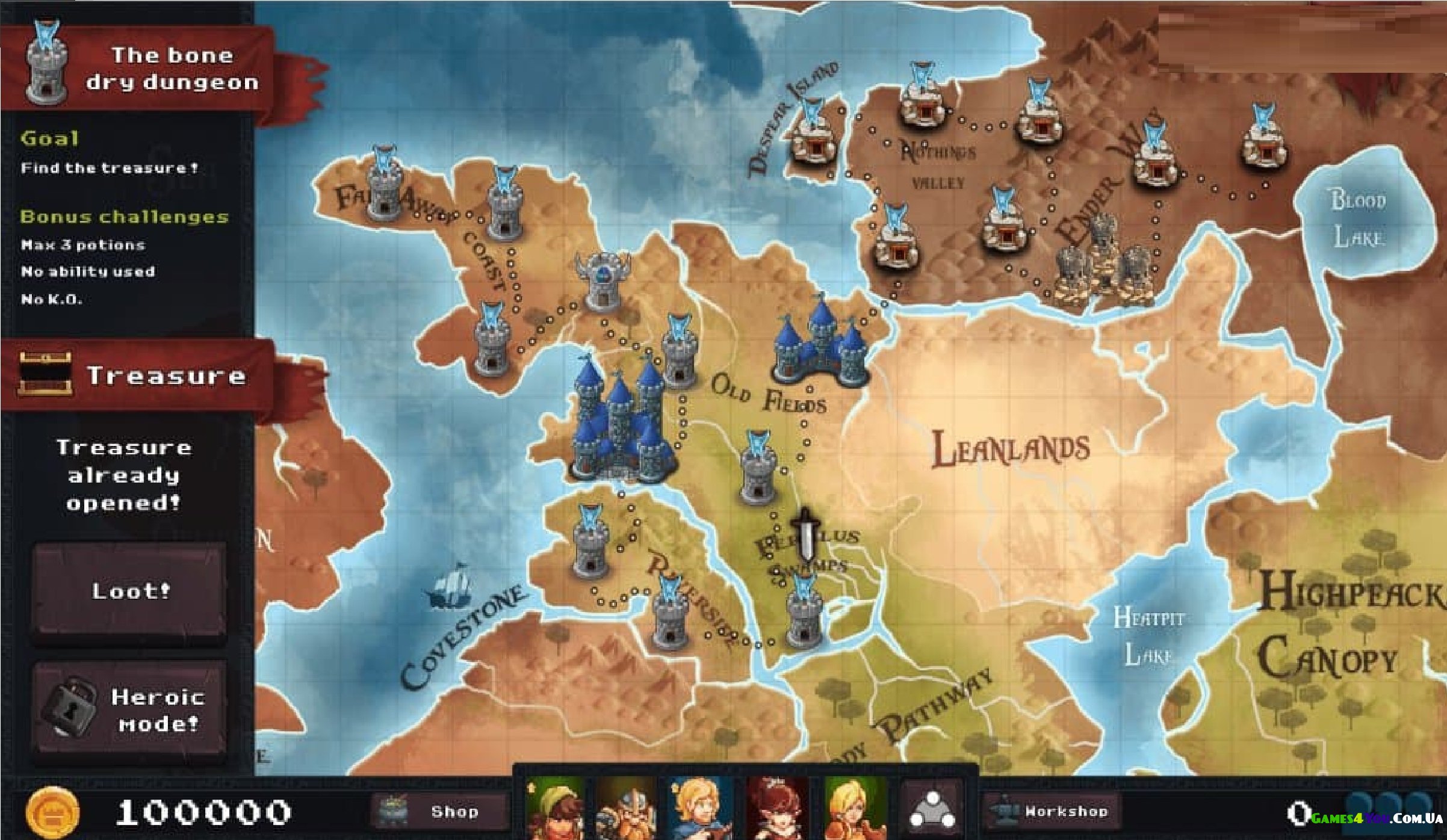Choose the bearded dwarf hero portrait

click(x=626, y=808)
